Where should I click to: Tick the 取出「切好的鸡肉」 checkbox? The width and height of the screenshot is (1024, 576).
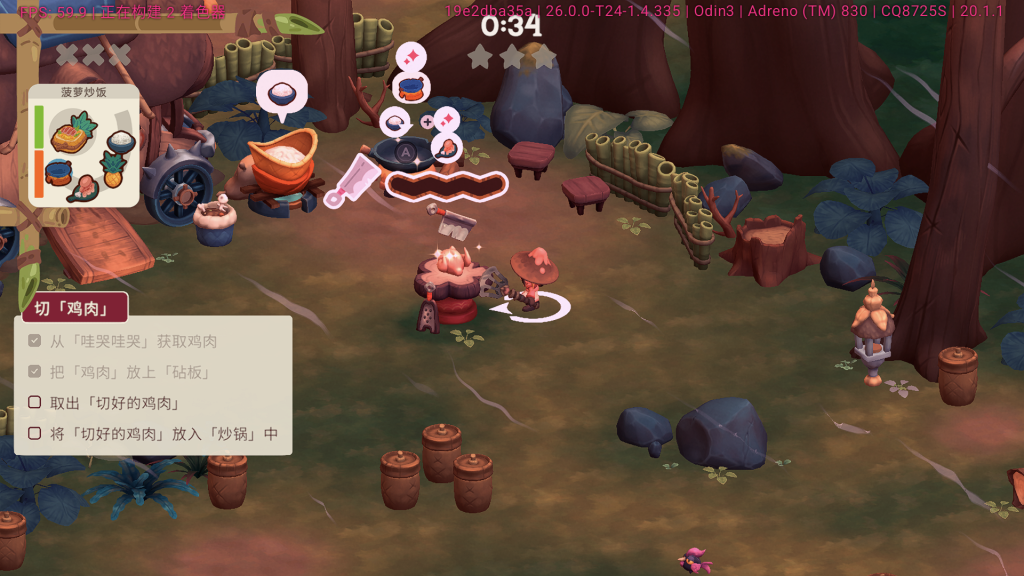pos(35,403)
